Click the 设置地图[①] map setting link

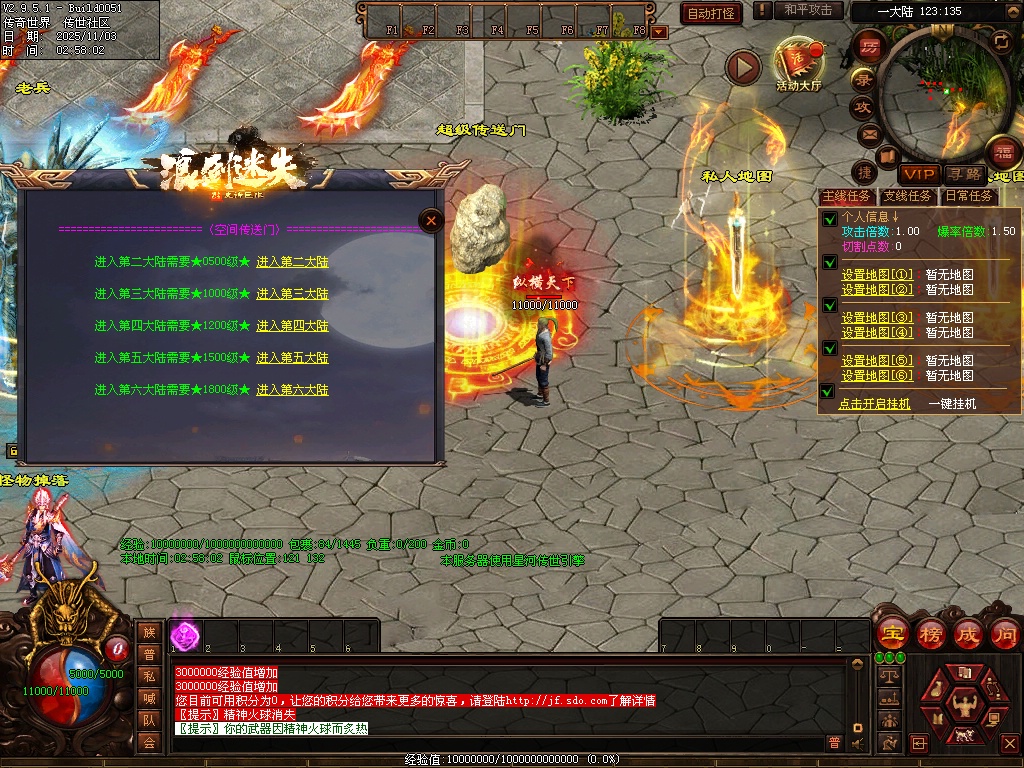click(877, 275)
